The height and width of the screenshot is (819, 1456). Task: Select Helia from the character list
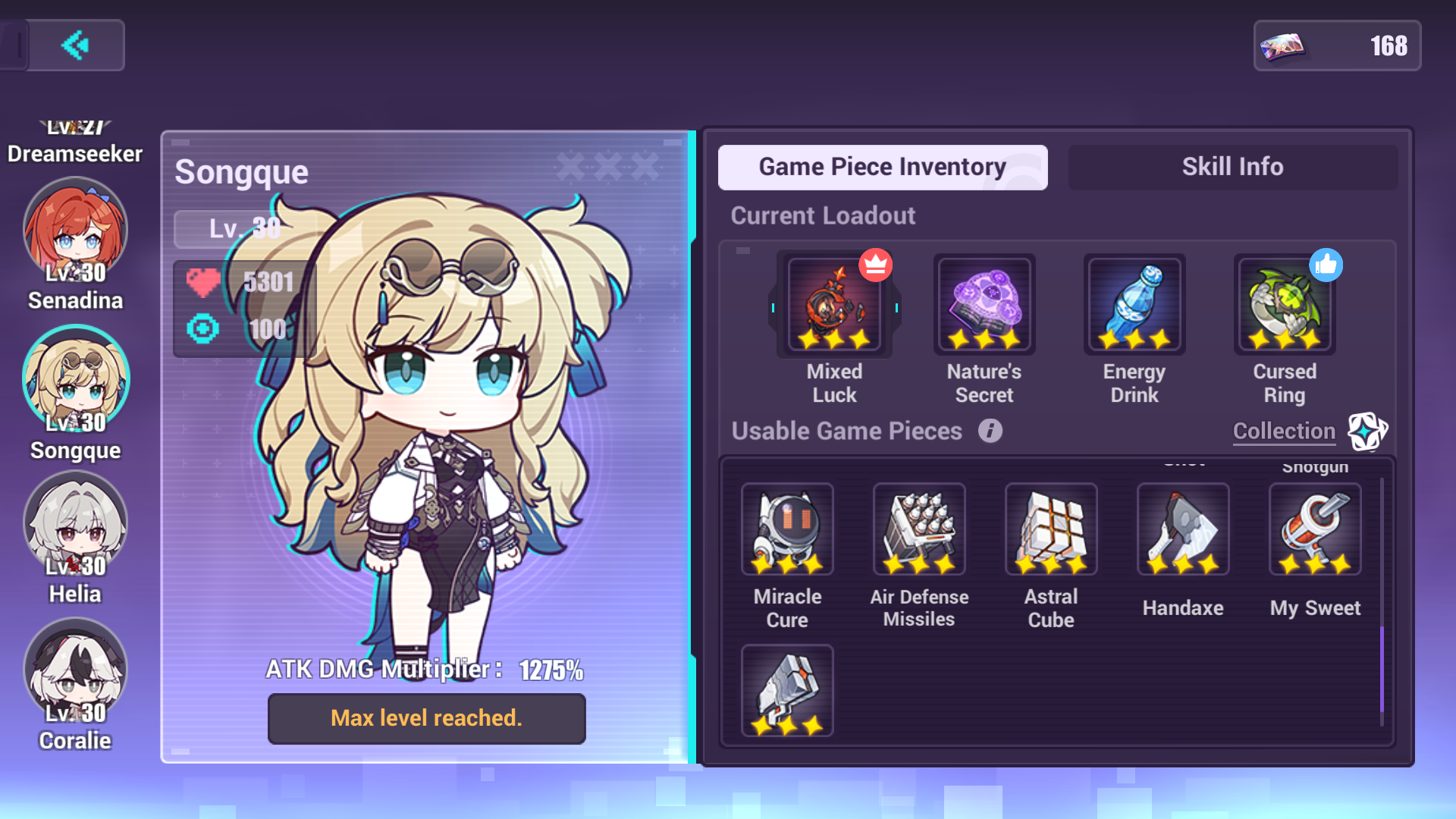tap(75, 522)
